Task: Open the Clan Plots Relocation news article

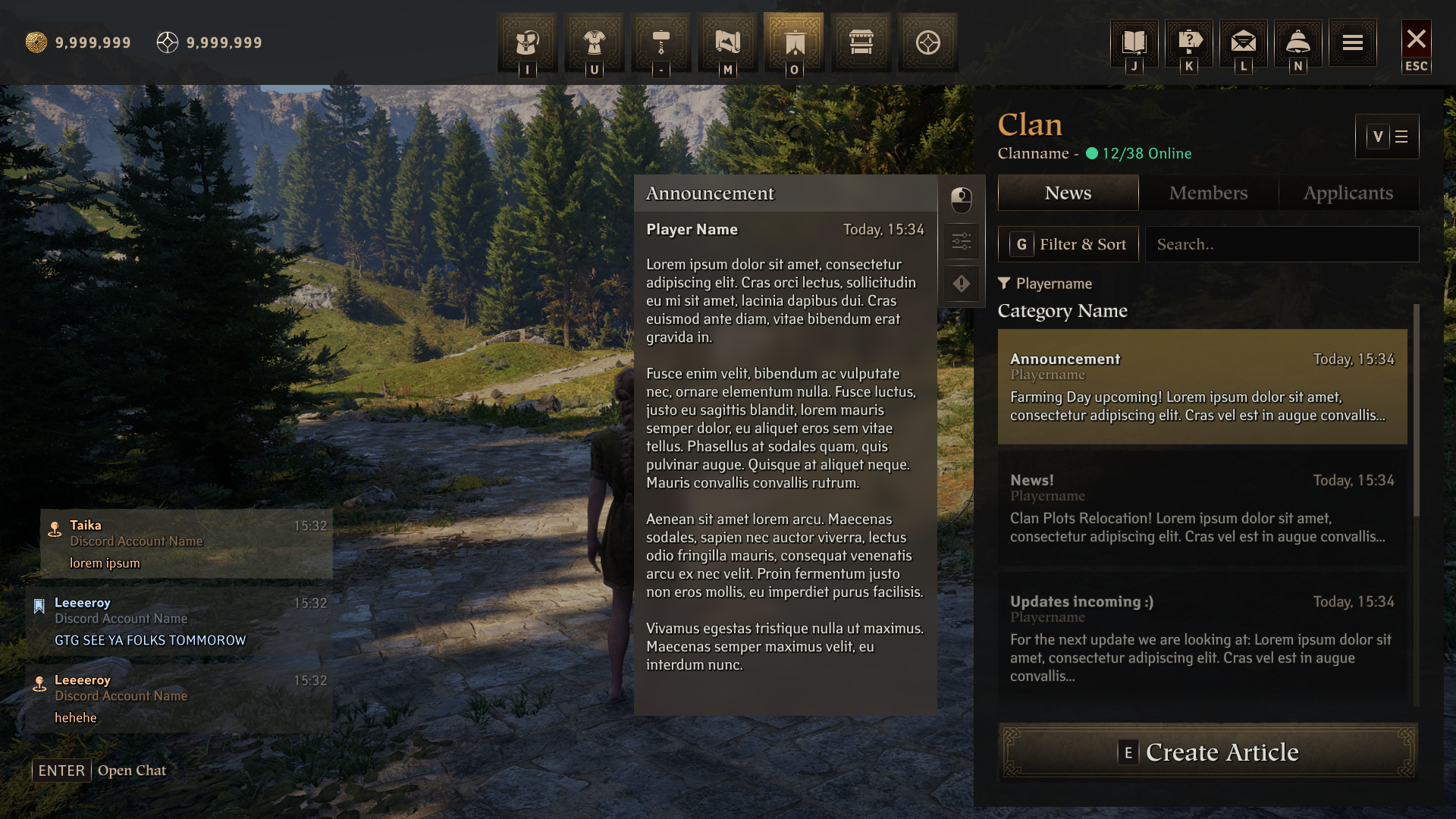Action: tap(1202, 508)
